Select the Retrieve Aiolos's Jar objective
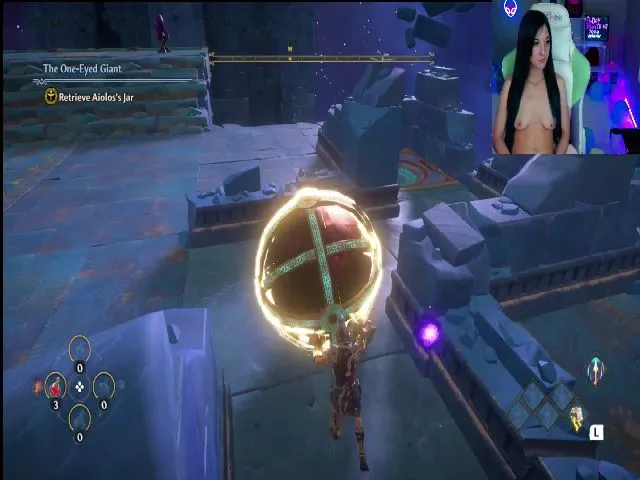Viewport: 640px width, 480px height. coord(95,97)
